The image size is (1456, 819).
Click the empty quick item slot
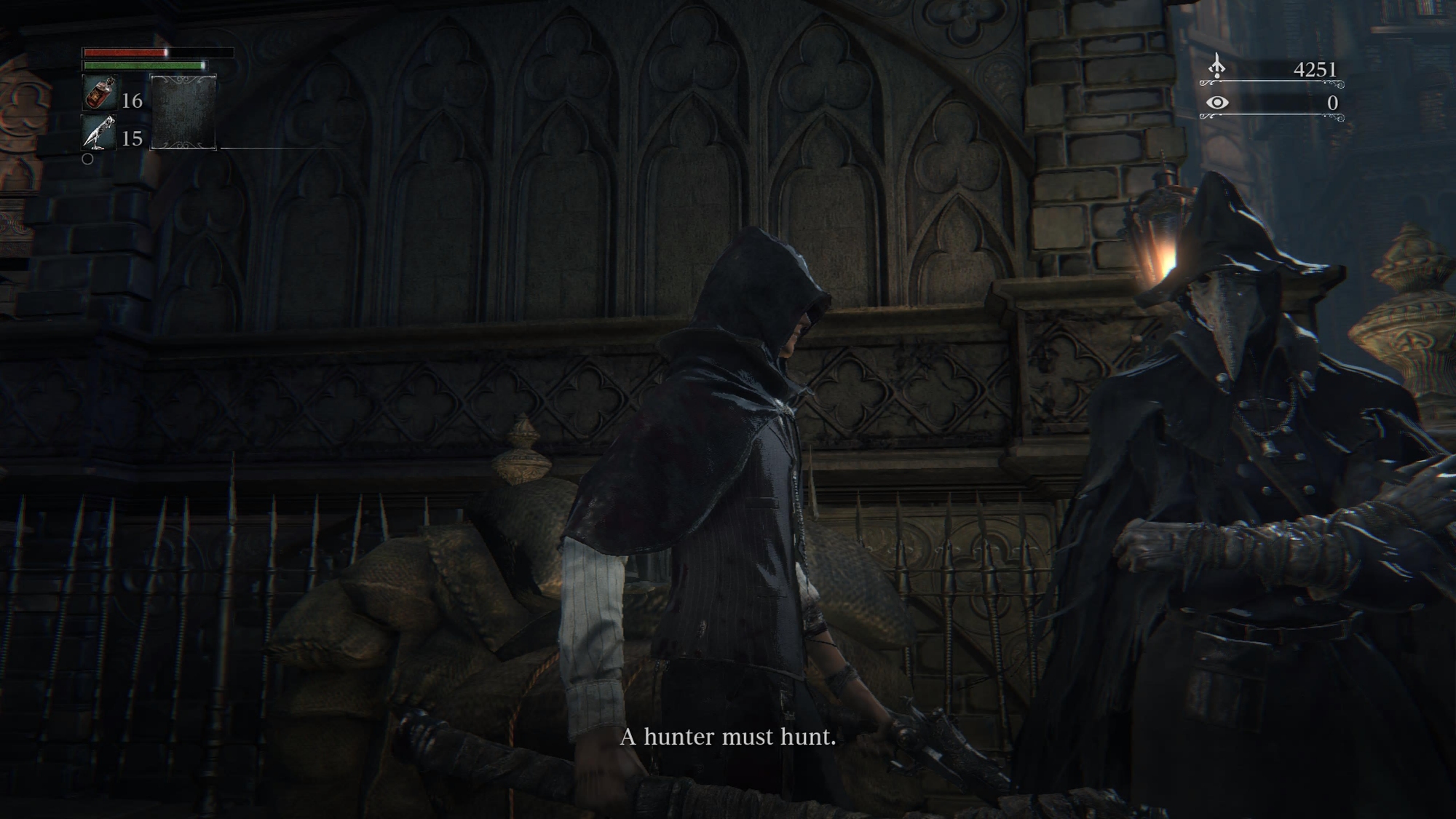coord(183,112)
